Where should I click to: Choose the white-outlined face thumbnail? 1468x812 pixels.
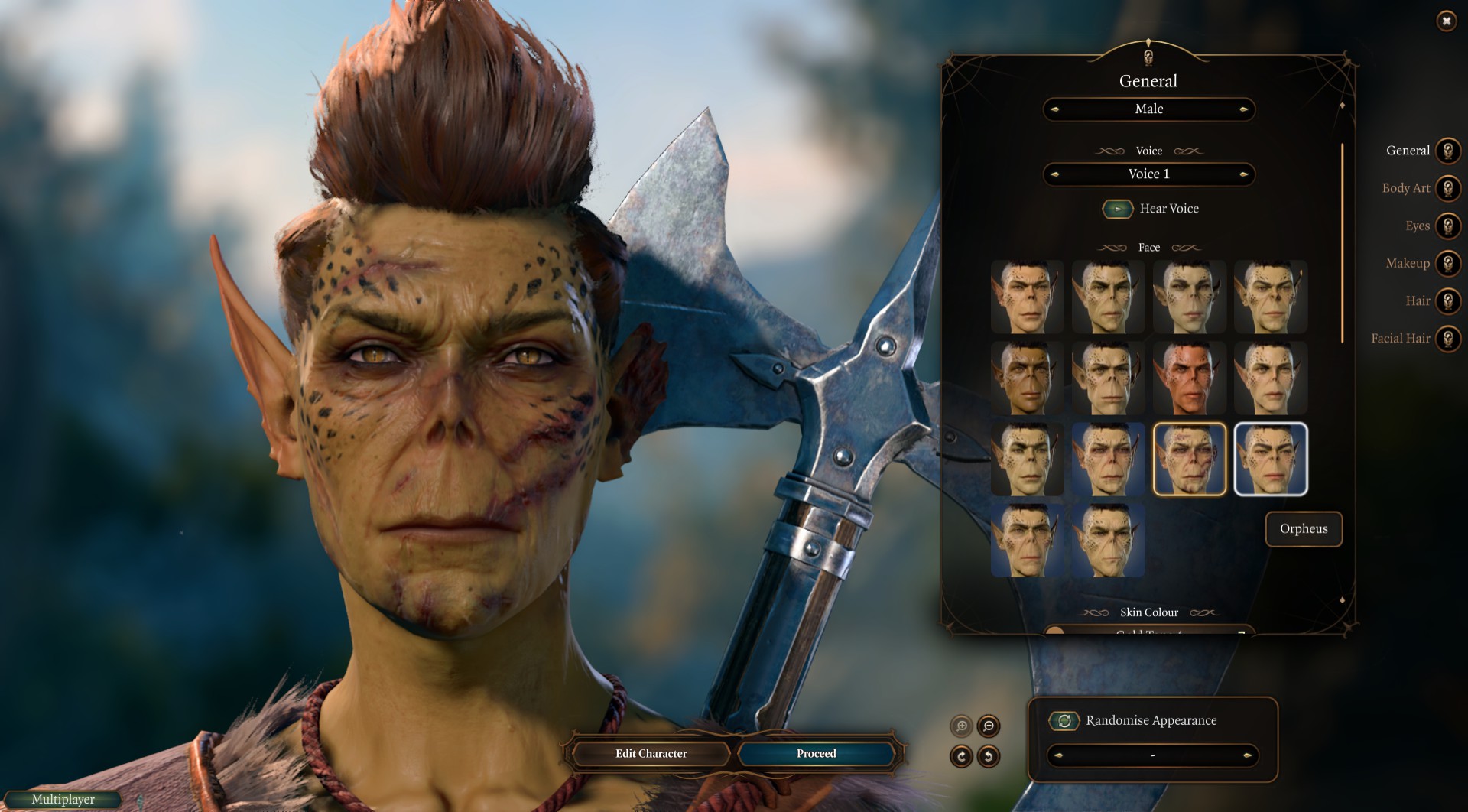(1270, 459)
